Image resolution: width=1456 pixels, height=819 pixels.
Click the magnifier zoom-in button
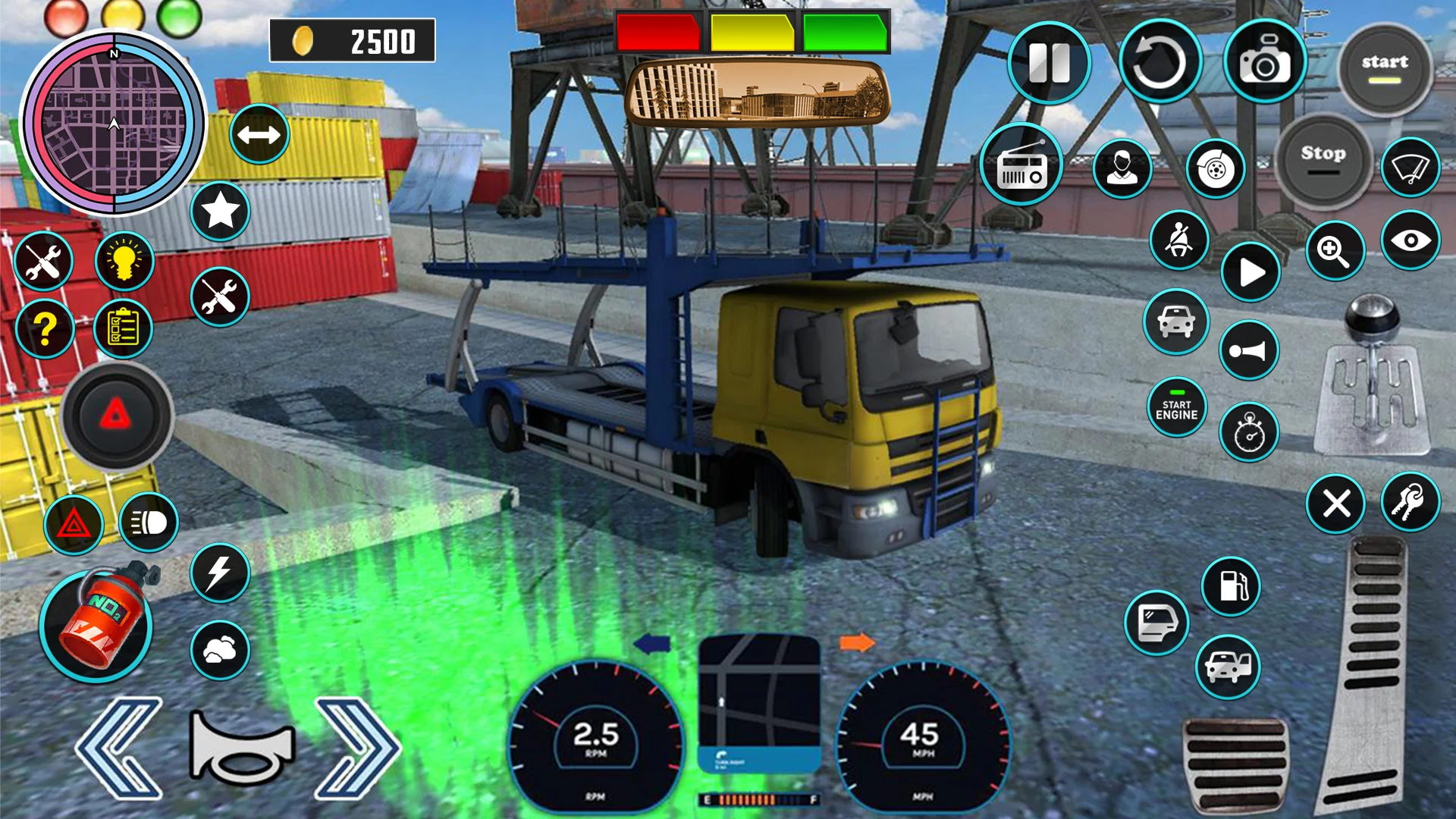coord(1335,251)
